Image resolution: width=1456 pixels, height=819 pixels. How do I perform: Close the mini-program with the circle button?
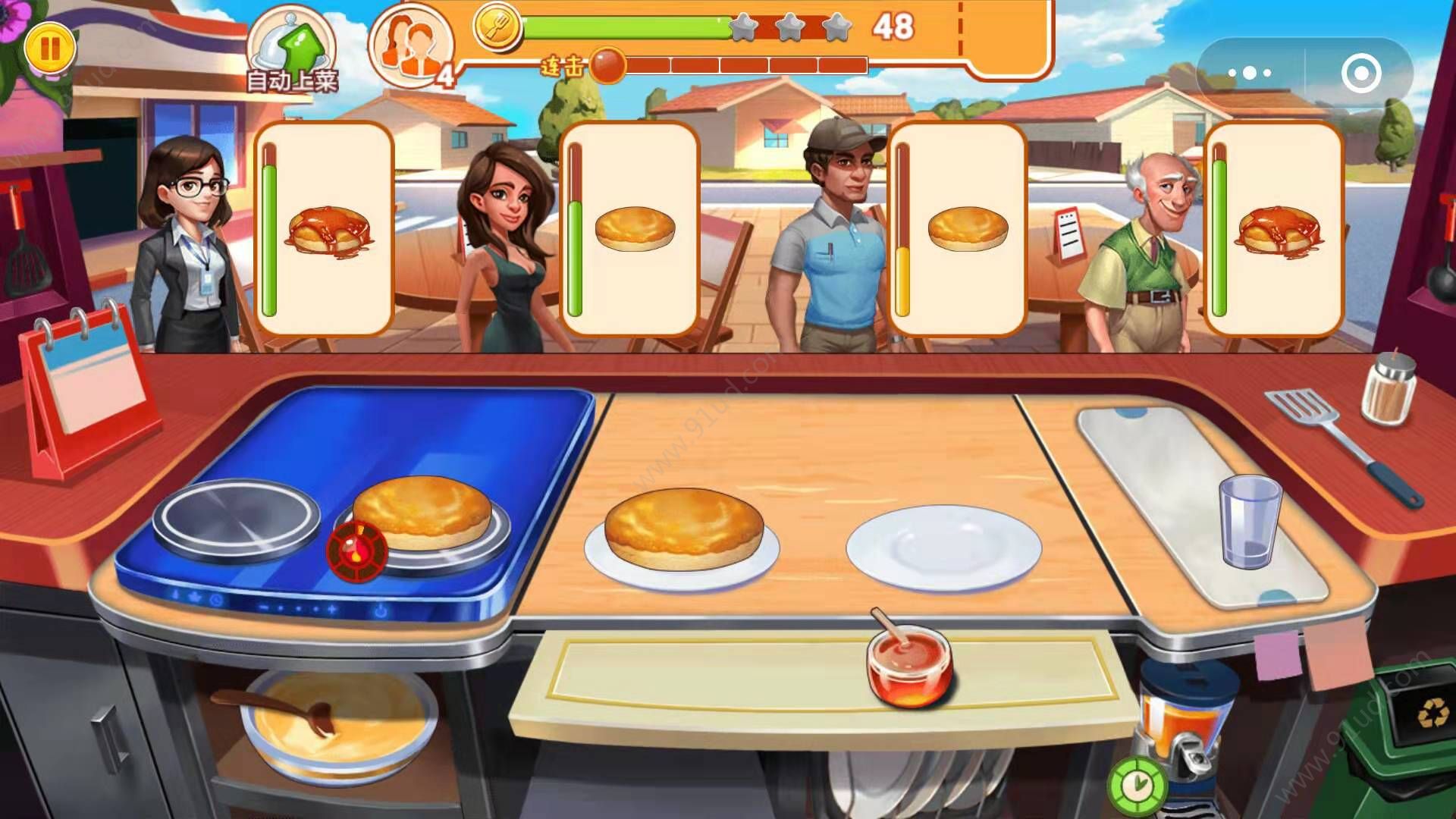[1360, 74]
